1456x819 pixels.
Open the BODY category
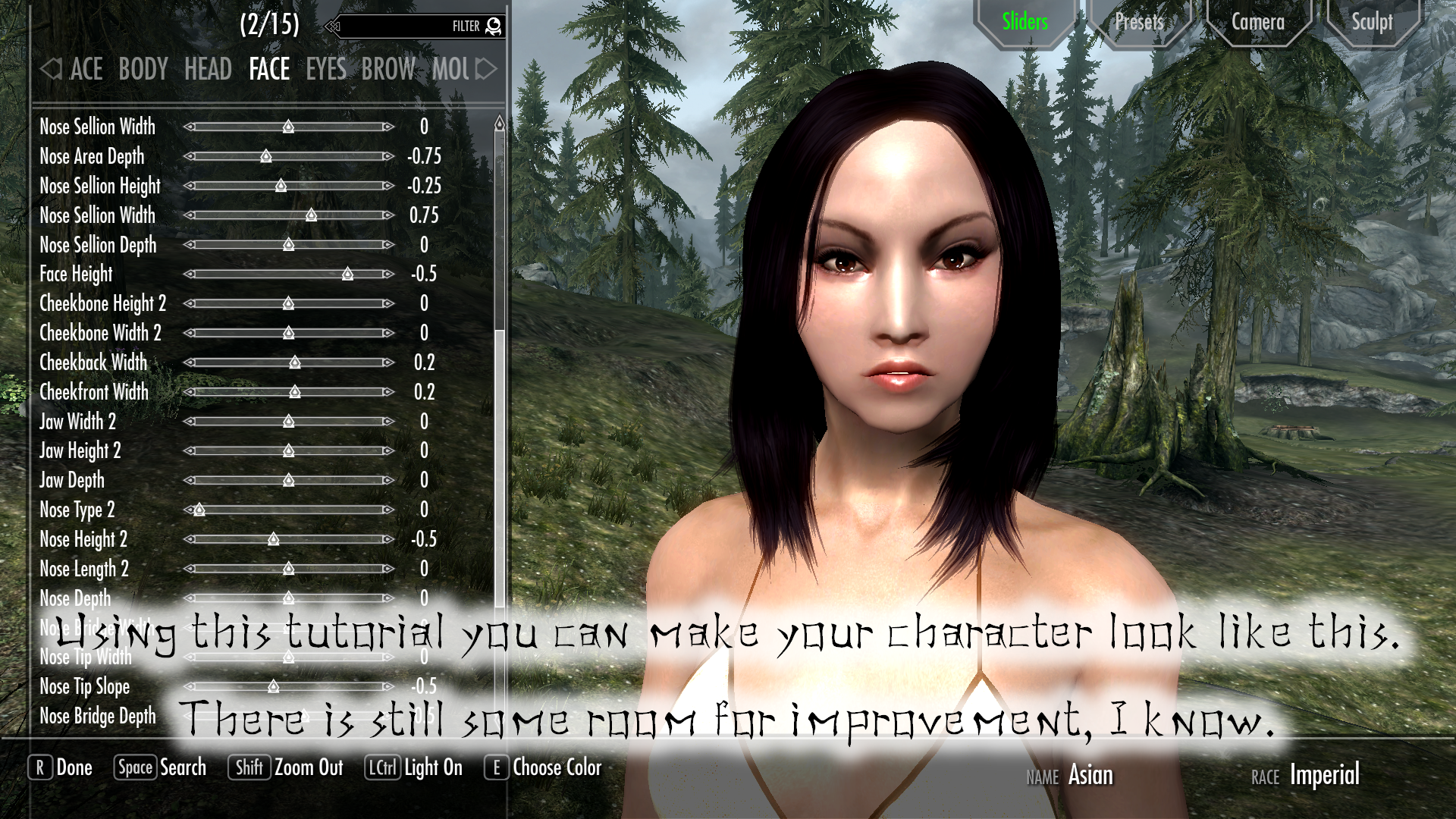click(x=143, y=69)
